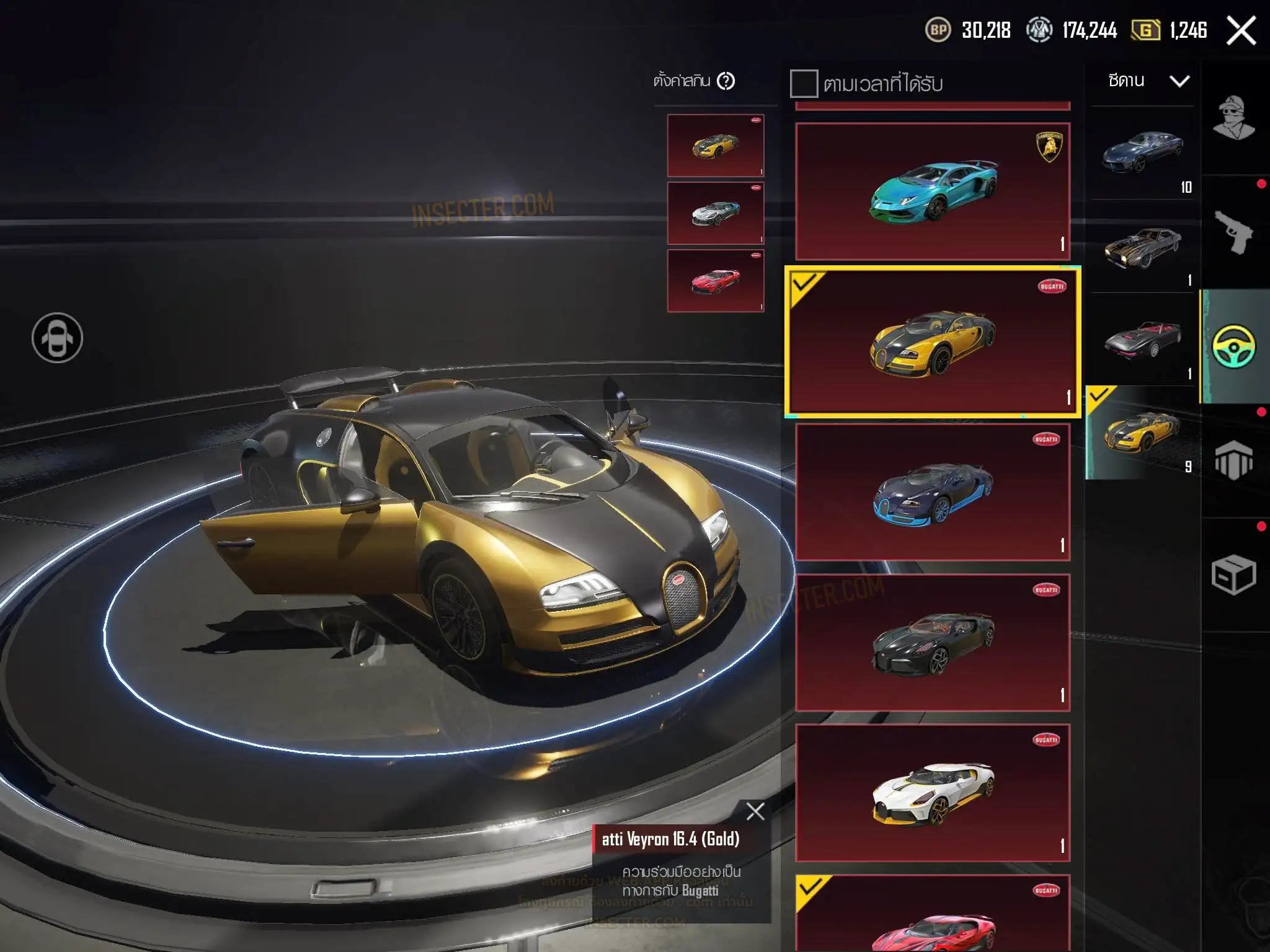Open the skin settings help icon
Viewport: 1270px width, 952px height.
tap(726, 81)
